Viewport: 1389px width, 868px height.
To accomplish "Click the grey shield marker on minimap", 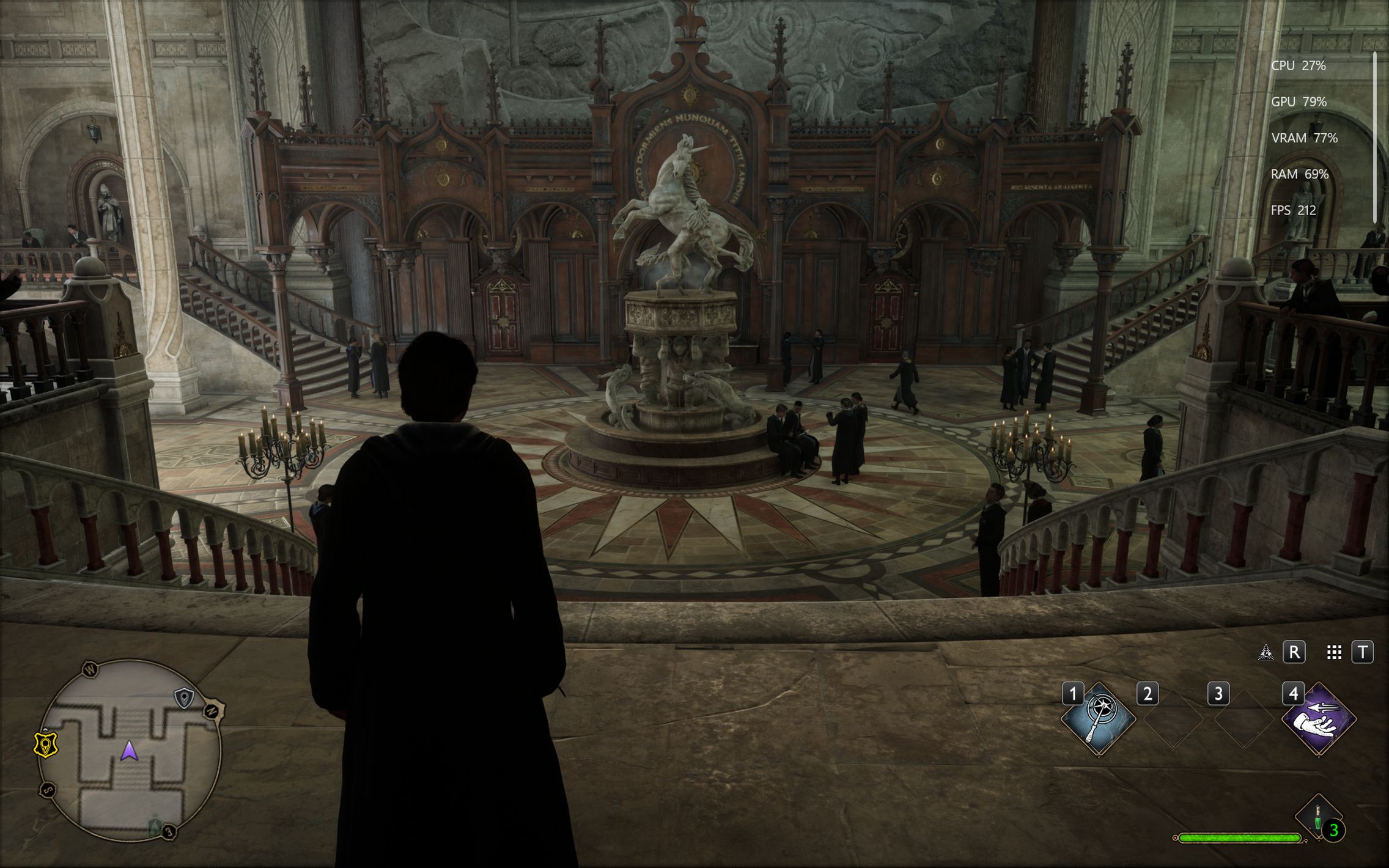I will (x=184, y=697).
